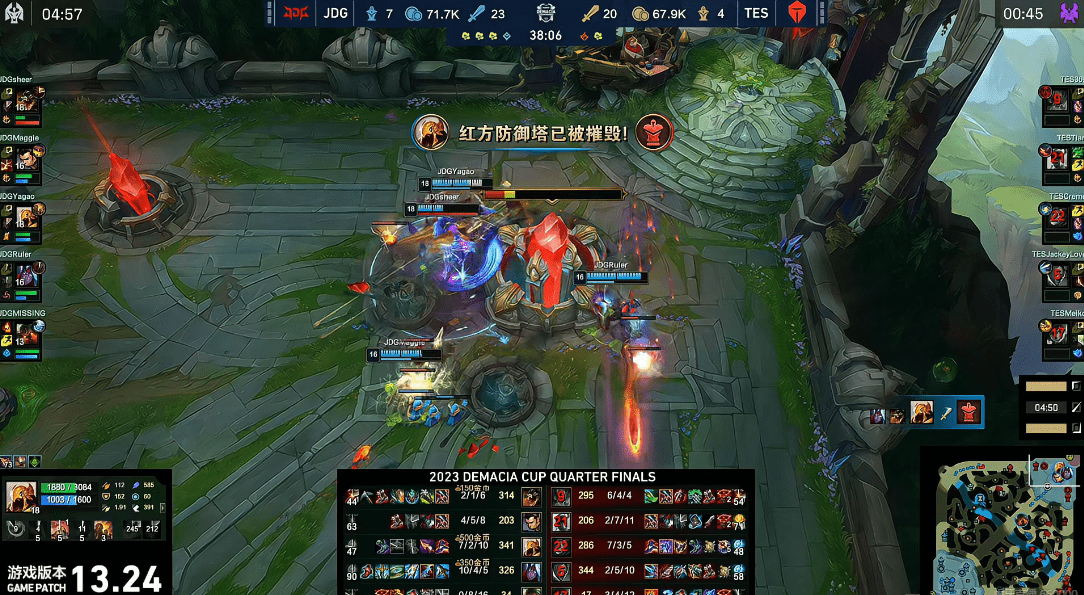Select JDGYagao's champion portrait in team list

(x=25, y=217)
